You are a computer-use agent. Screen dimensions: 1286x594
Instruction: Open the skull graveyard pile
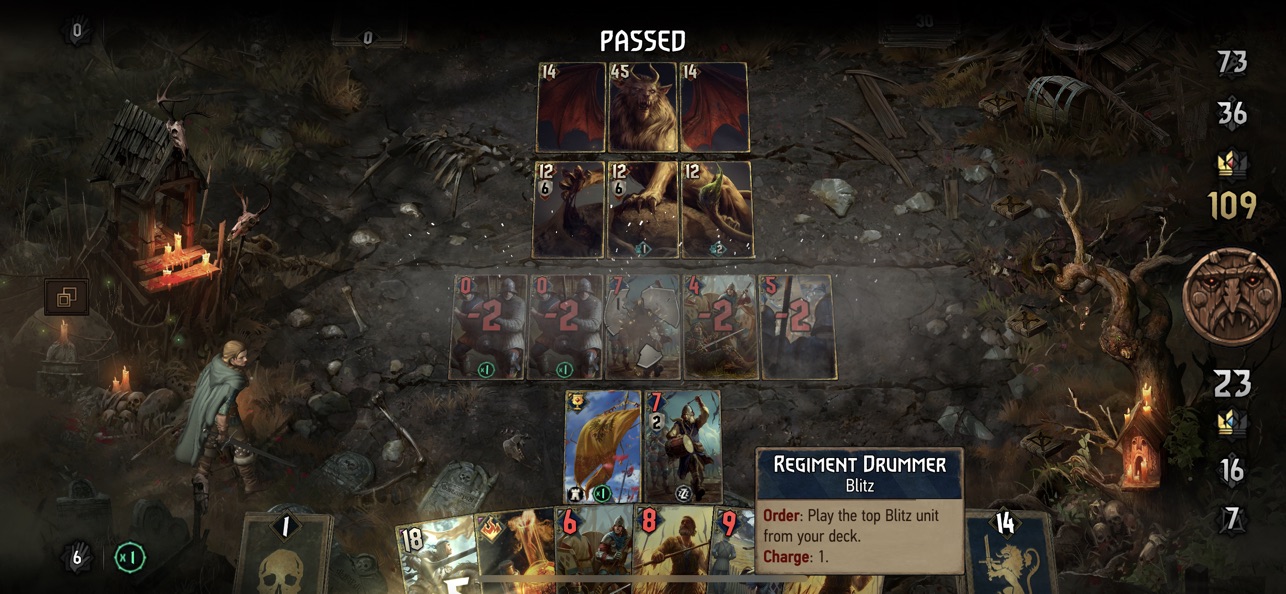pos(284,553)
